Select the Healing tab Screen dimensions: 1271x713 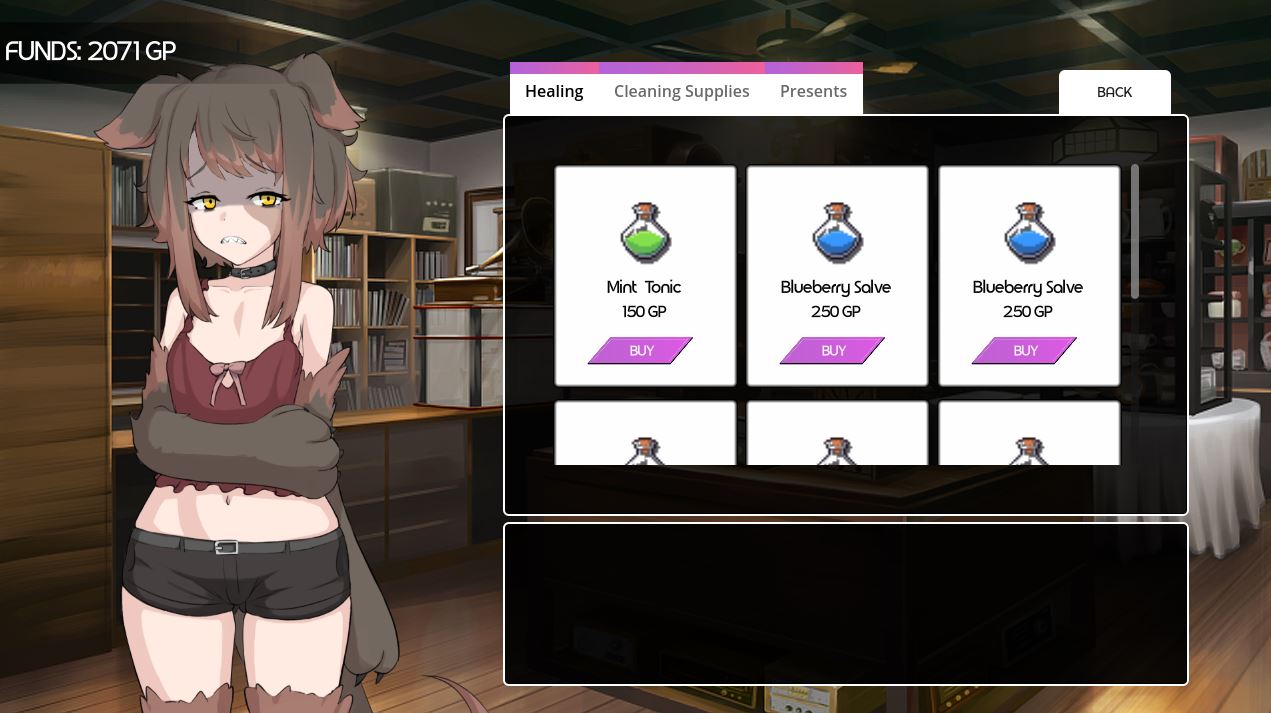tap(554, 91)
